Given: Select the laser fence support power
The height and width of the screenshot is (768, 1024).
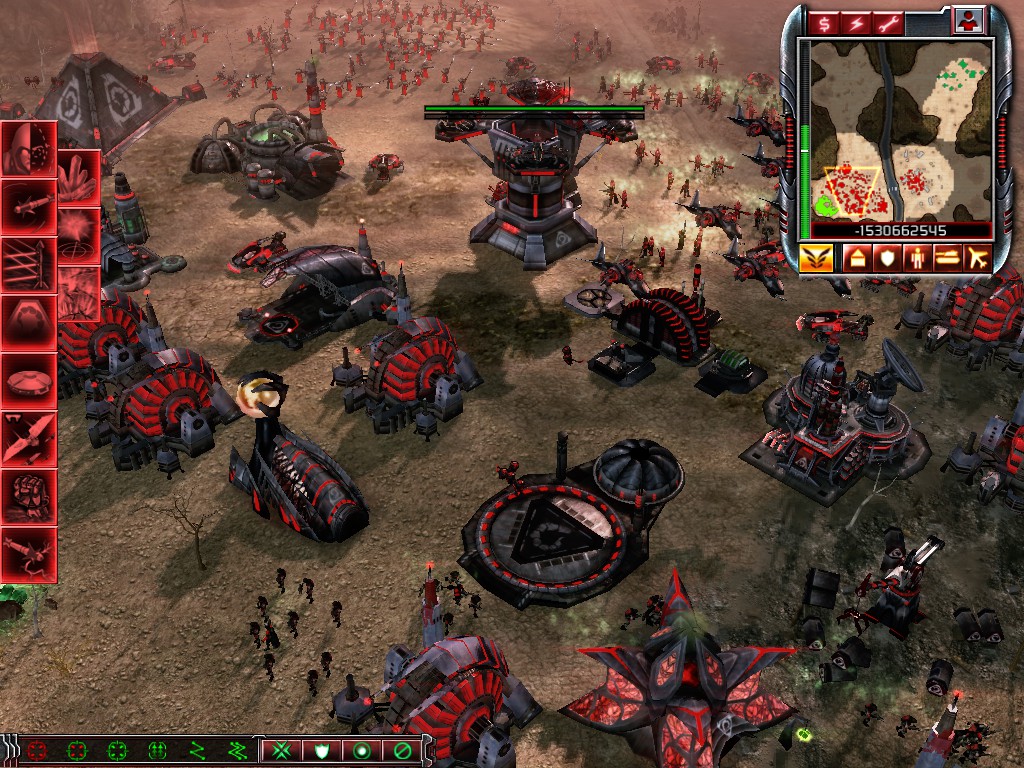Looking at the screenshot, I should 28,264.
